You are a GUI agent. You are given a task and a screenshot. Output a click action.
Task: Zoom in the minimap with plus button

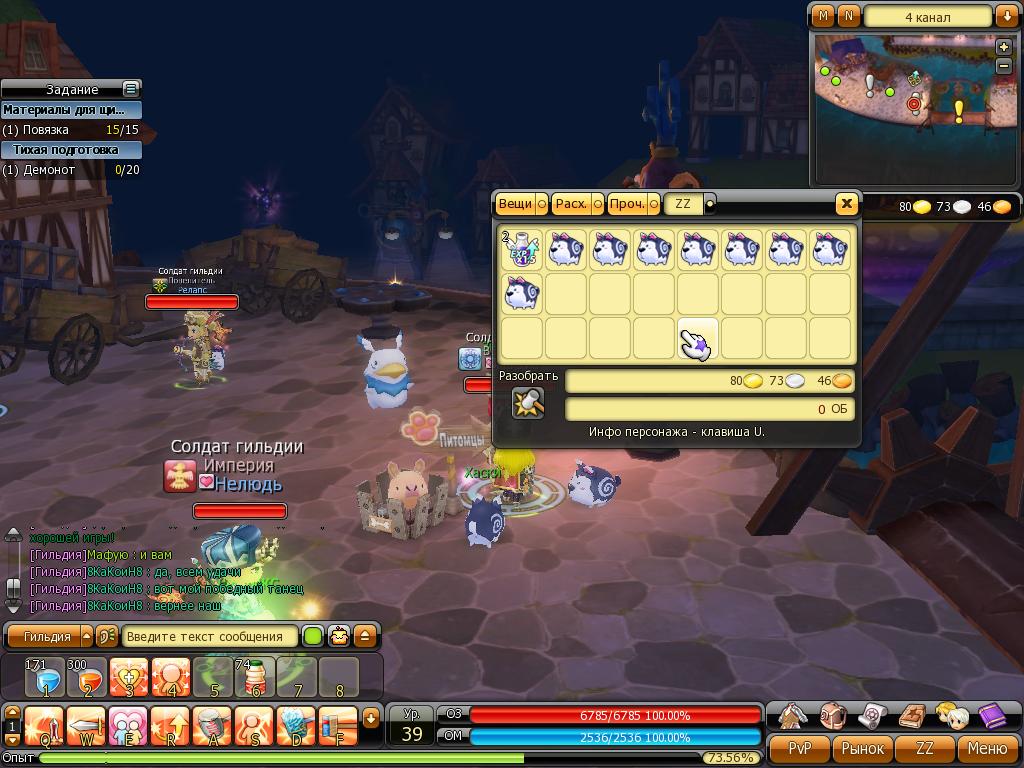click(x=1004, y=47)
